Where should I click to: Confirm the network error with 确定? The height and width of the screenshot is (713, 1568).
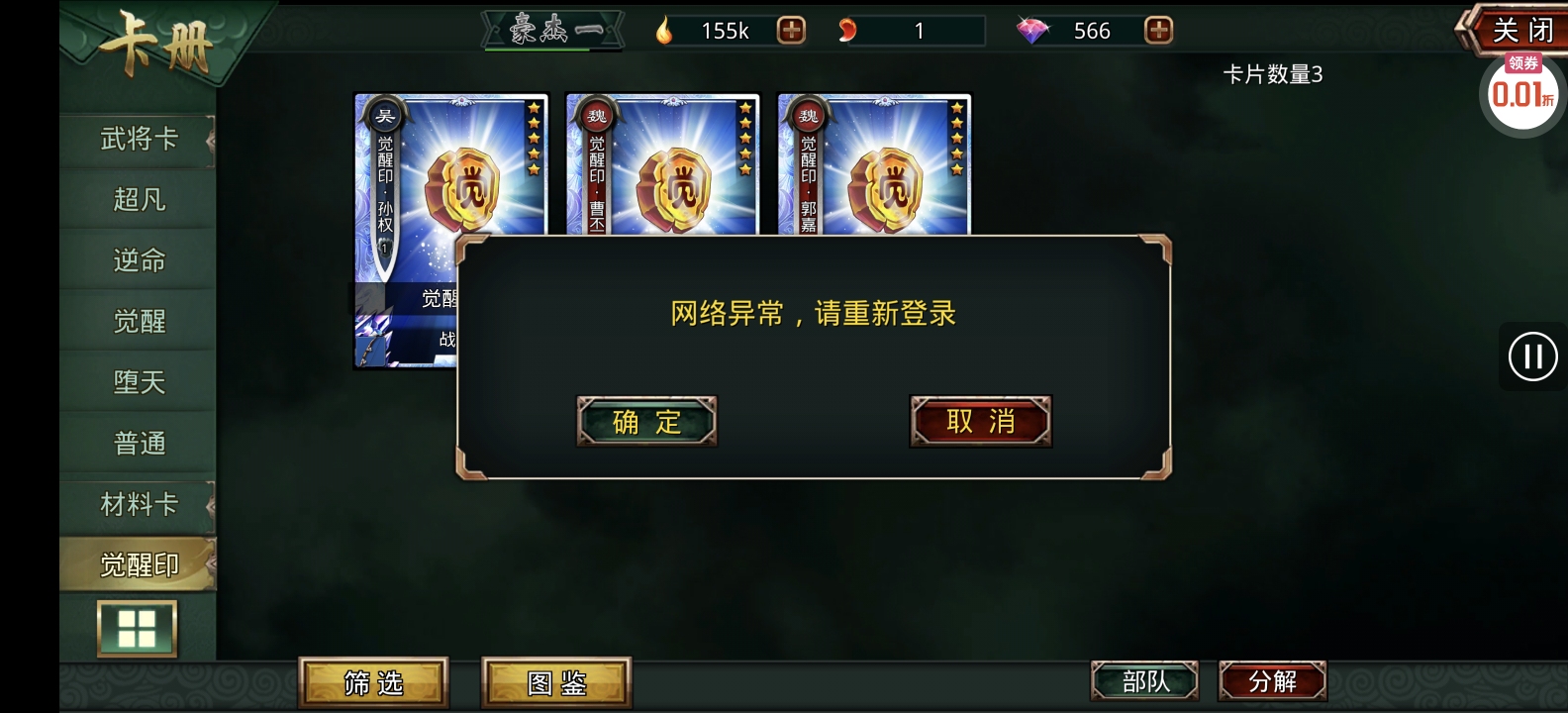pyautogui.click(x=645, y=421)
